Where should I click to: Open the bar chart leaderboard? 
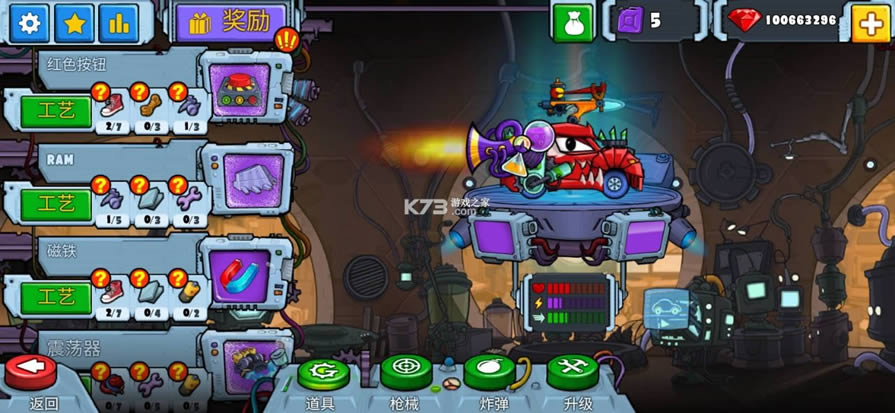coord(121,21)
